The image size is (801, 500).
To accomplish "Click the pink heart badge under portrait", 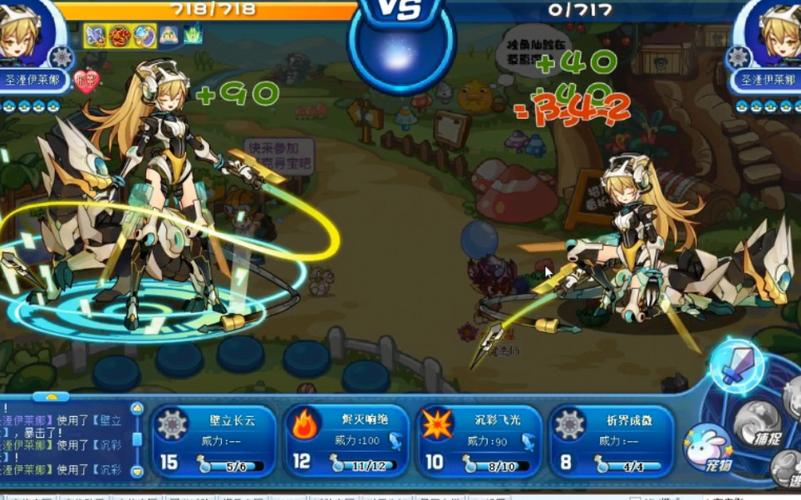I will tap(87, 82).
